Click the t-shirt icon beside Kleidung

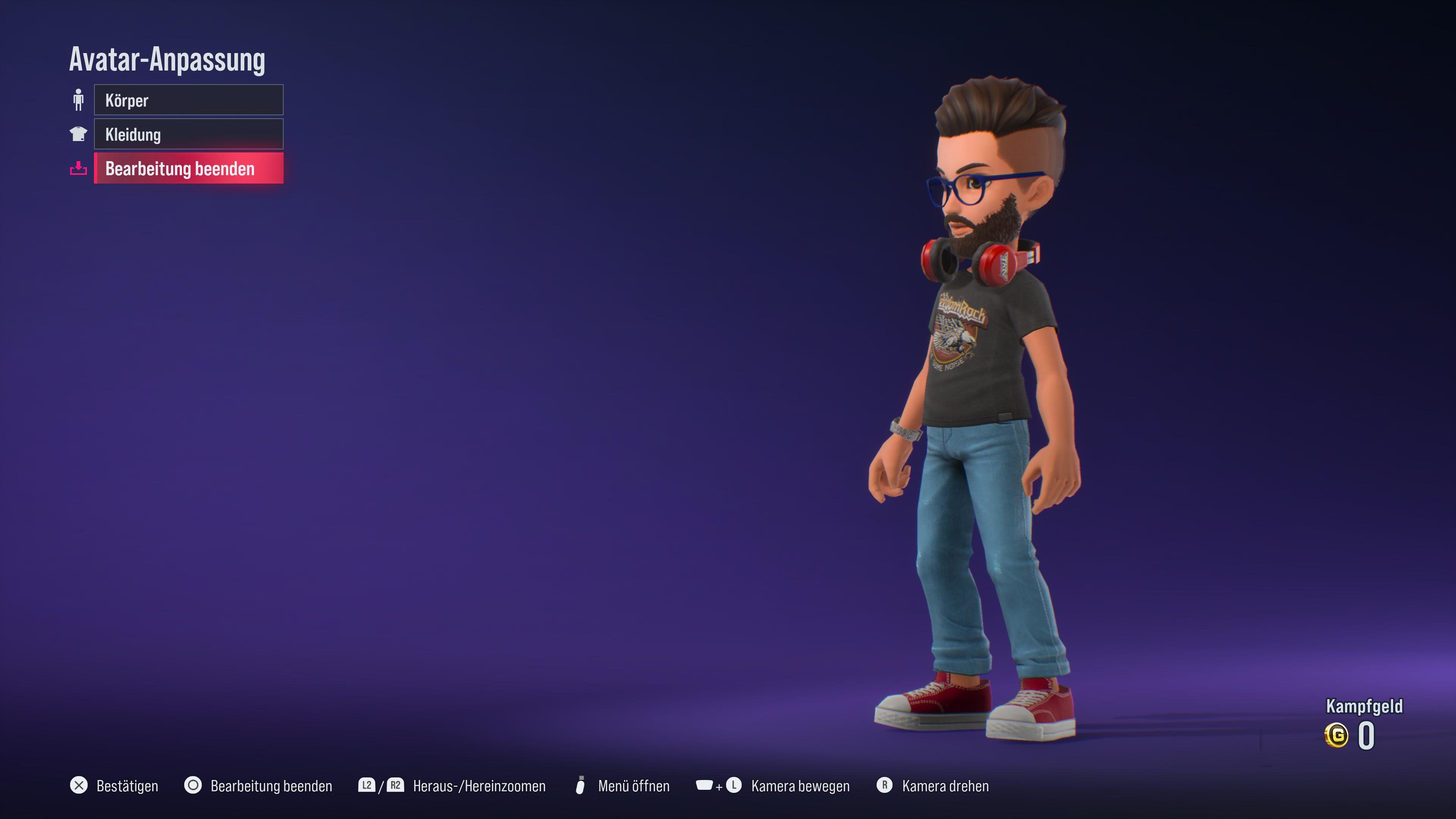[79, 134]
